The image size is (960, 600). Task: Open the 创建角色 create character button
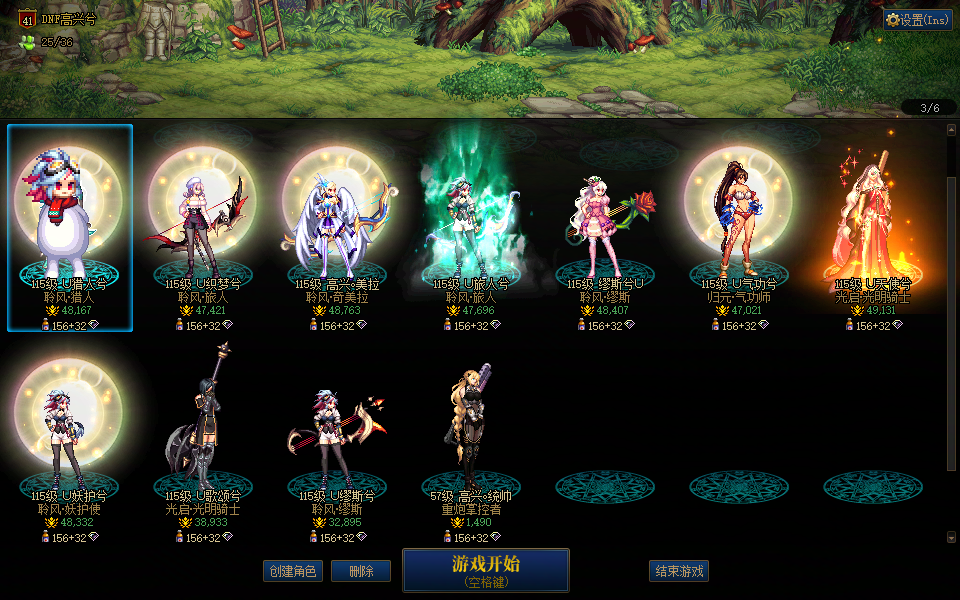(292, 571)
